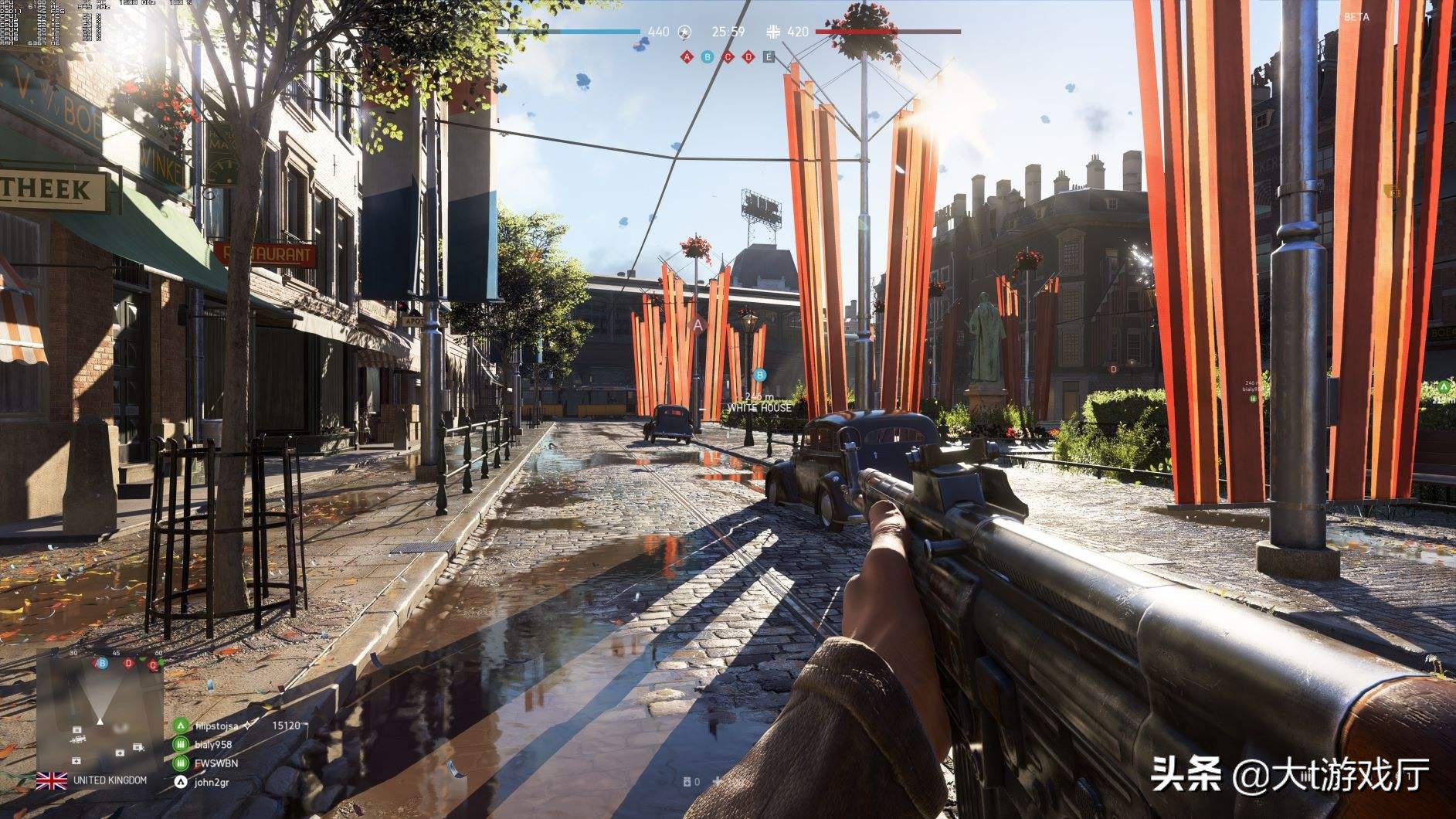Choose squad member FWSWBN from list
This screenshot has height=819, width=1456.
pyautogui.click(x=216, y=763)
